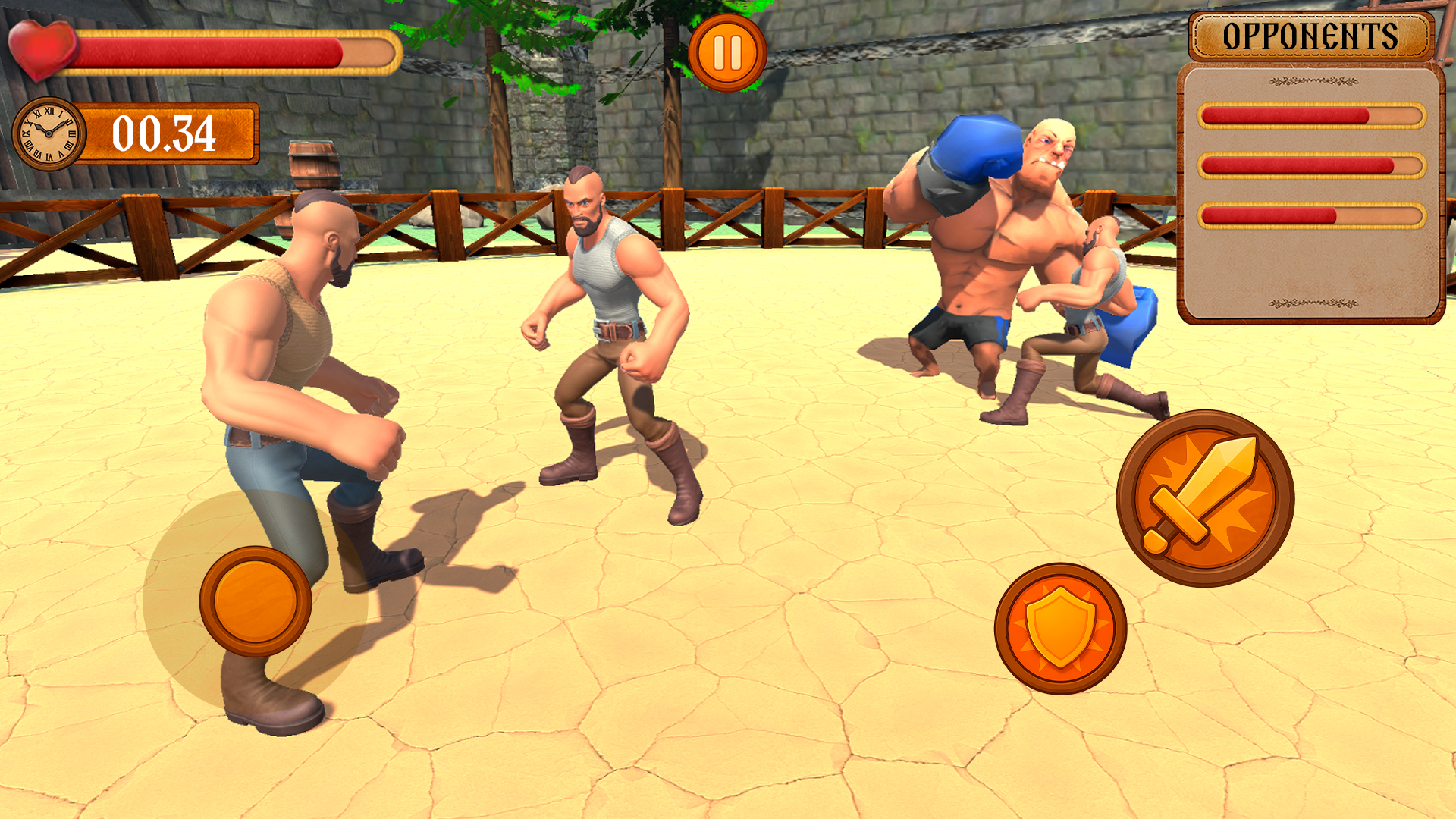Click the orange virtual joystick knob
The width and height of the screenshot is (1456, 819).
pyautogui.click(x=256, y=601)
